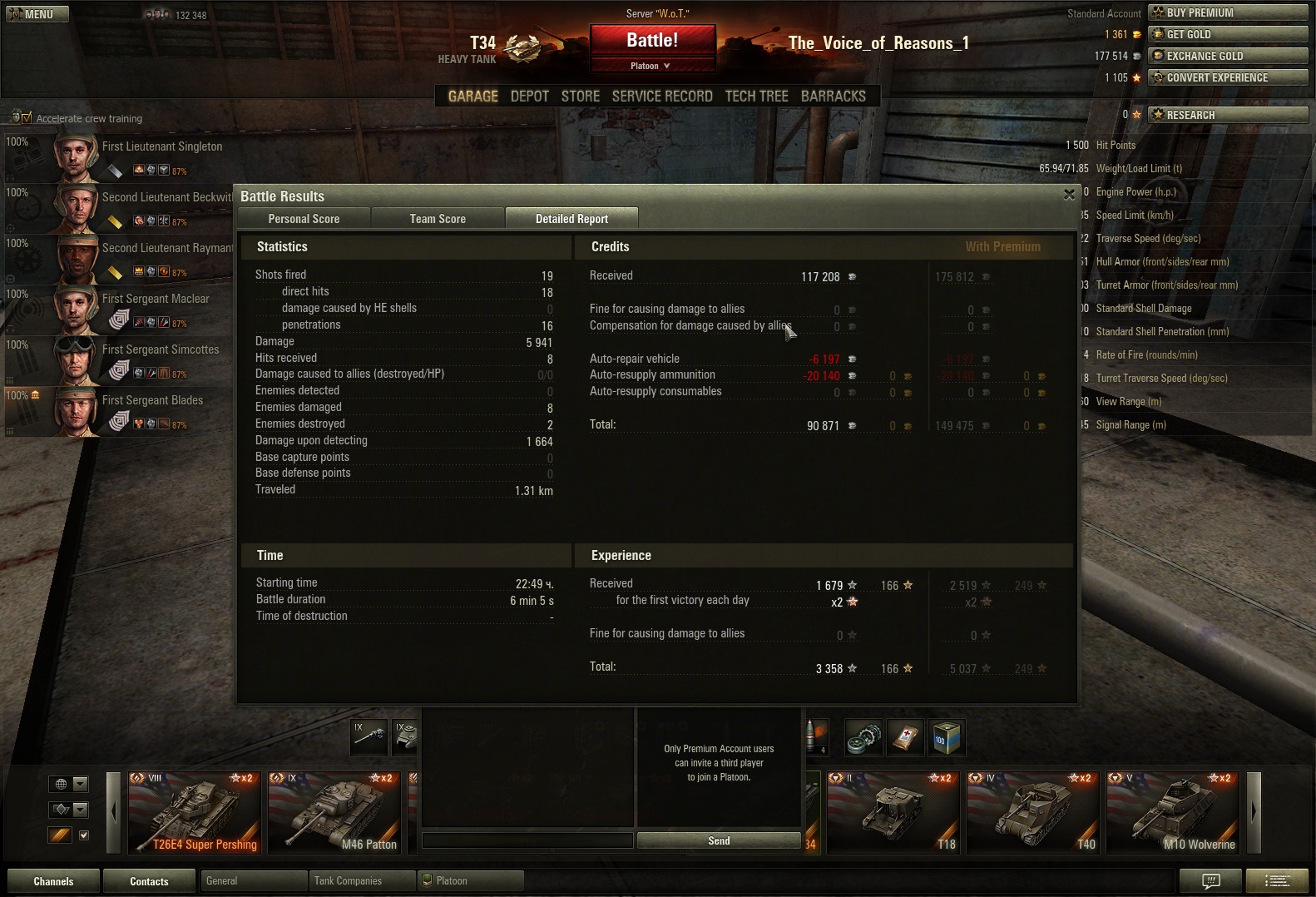Open the Tech Tree
The width and height of the screenshot is (1316, 897).
(x=756, y=97)
